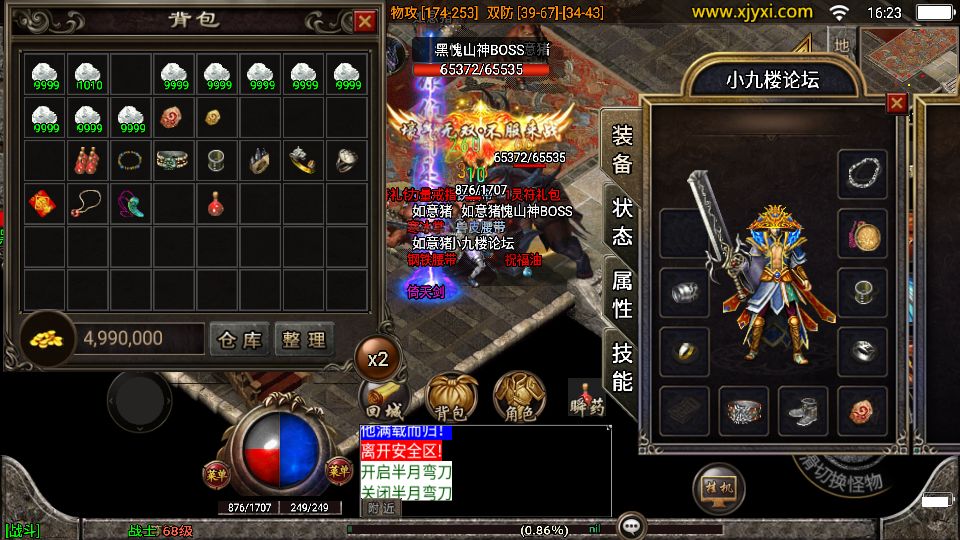This screenshot has height=540, width=960.
Task: Select the equipped boots slot
Action: click(x=803, y=411)
